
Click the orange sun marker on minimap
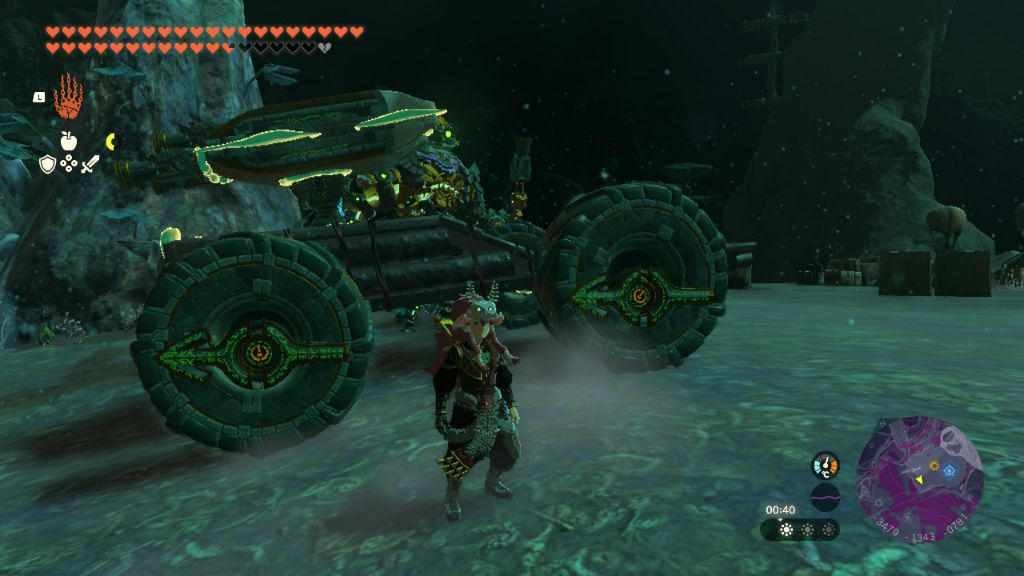pyautogui.click(x=934, y=465)
